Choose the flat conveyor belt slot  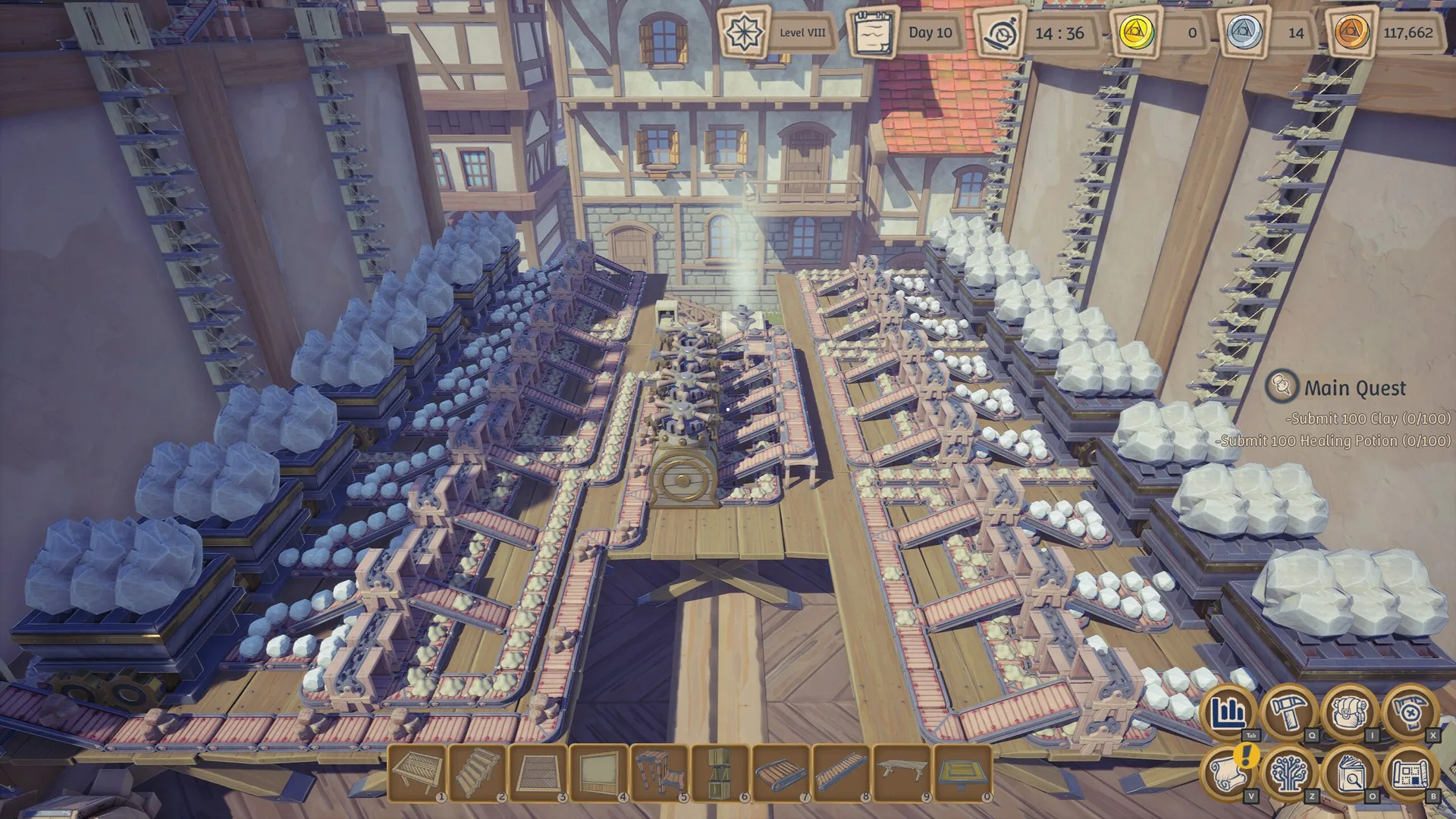pos(781,773)
